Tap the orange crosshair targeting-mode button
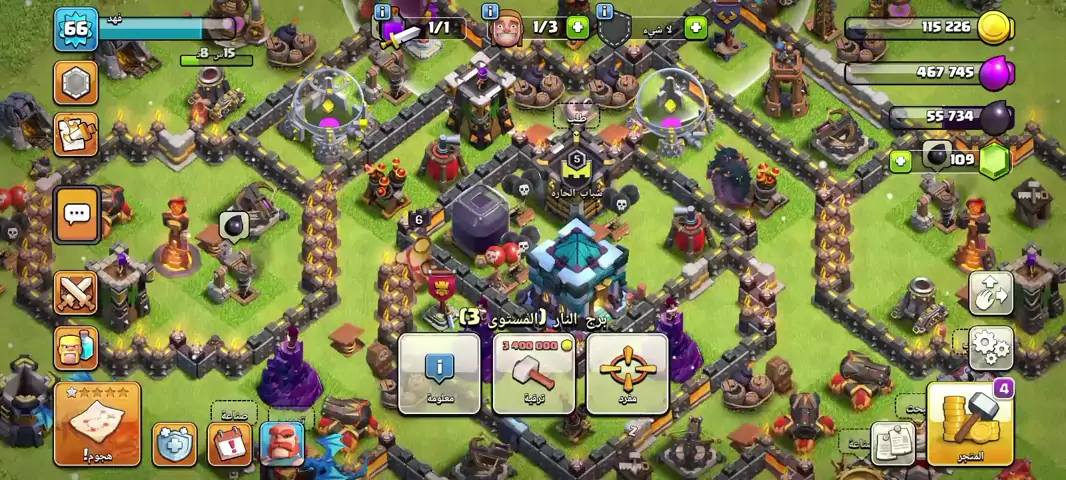The image size is (1066, 480). (x=627, y=373)
